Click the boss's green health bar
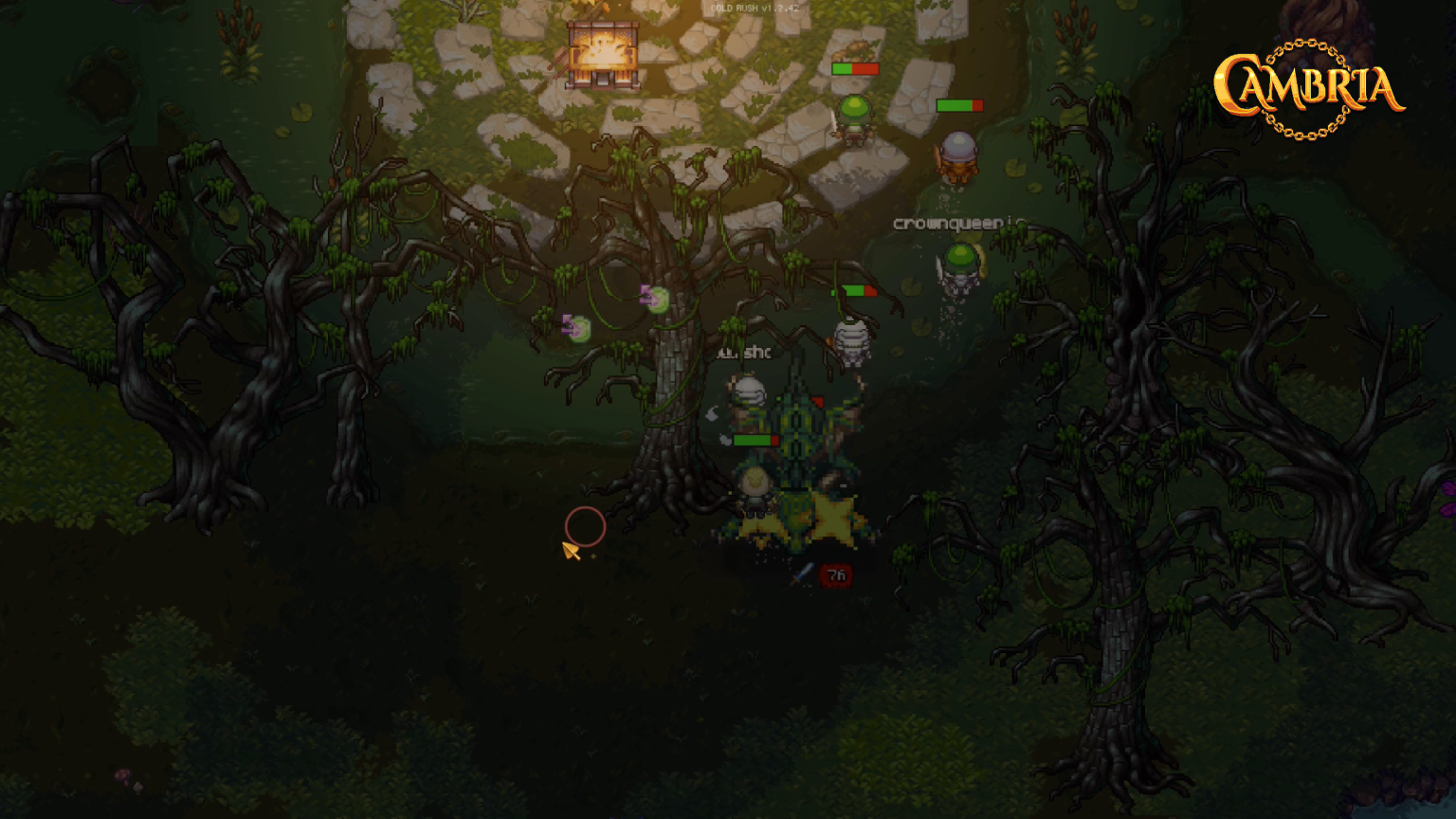The height and width of the screenshot is (819, 1456). 753,439
